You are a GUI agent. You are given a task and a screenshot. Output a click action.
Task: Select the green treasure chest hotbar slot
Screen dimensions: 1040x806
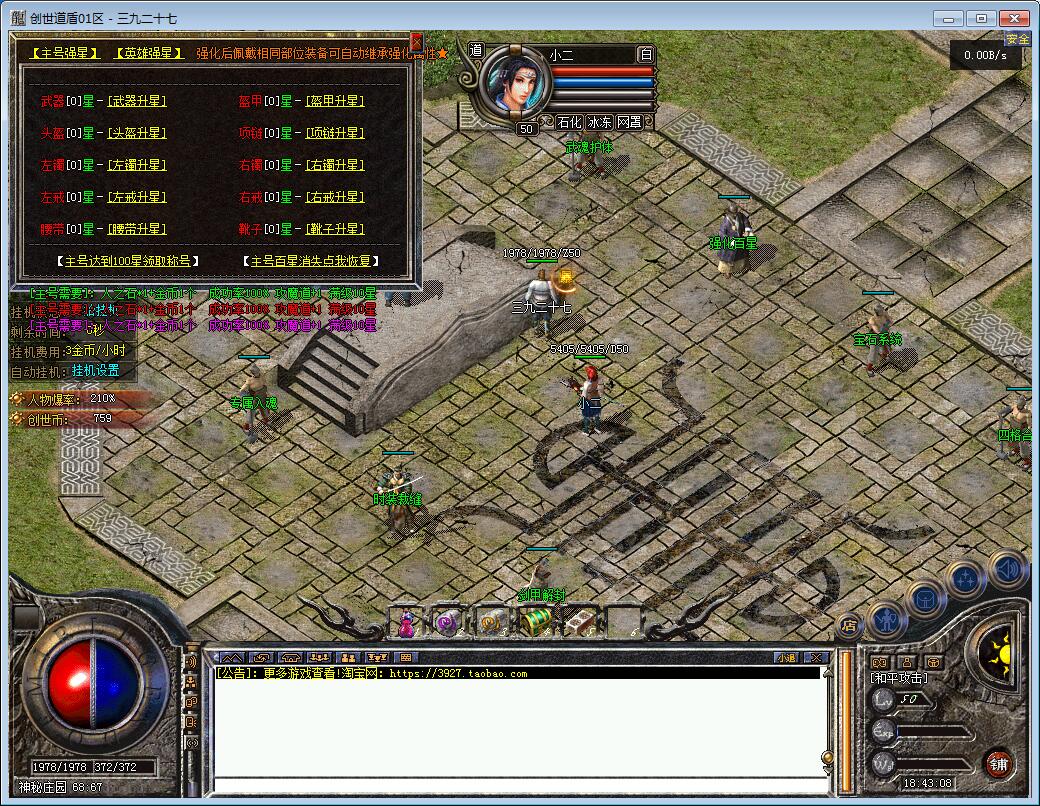(536, 622)
